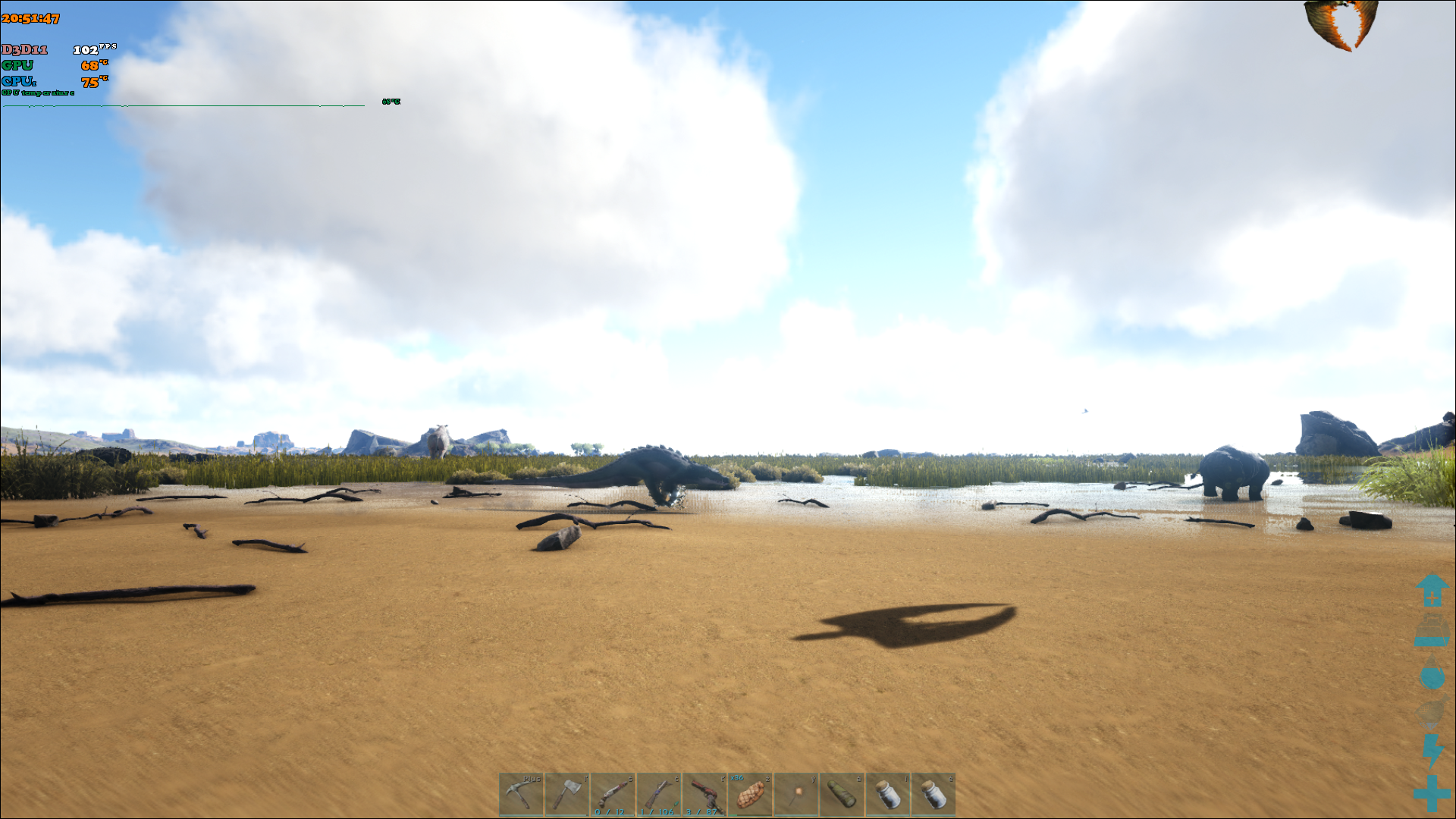Use the cooked meat stack x36
1456x819 pixels.
(x=750, y=794)
